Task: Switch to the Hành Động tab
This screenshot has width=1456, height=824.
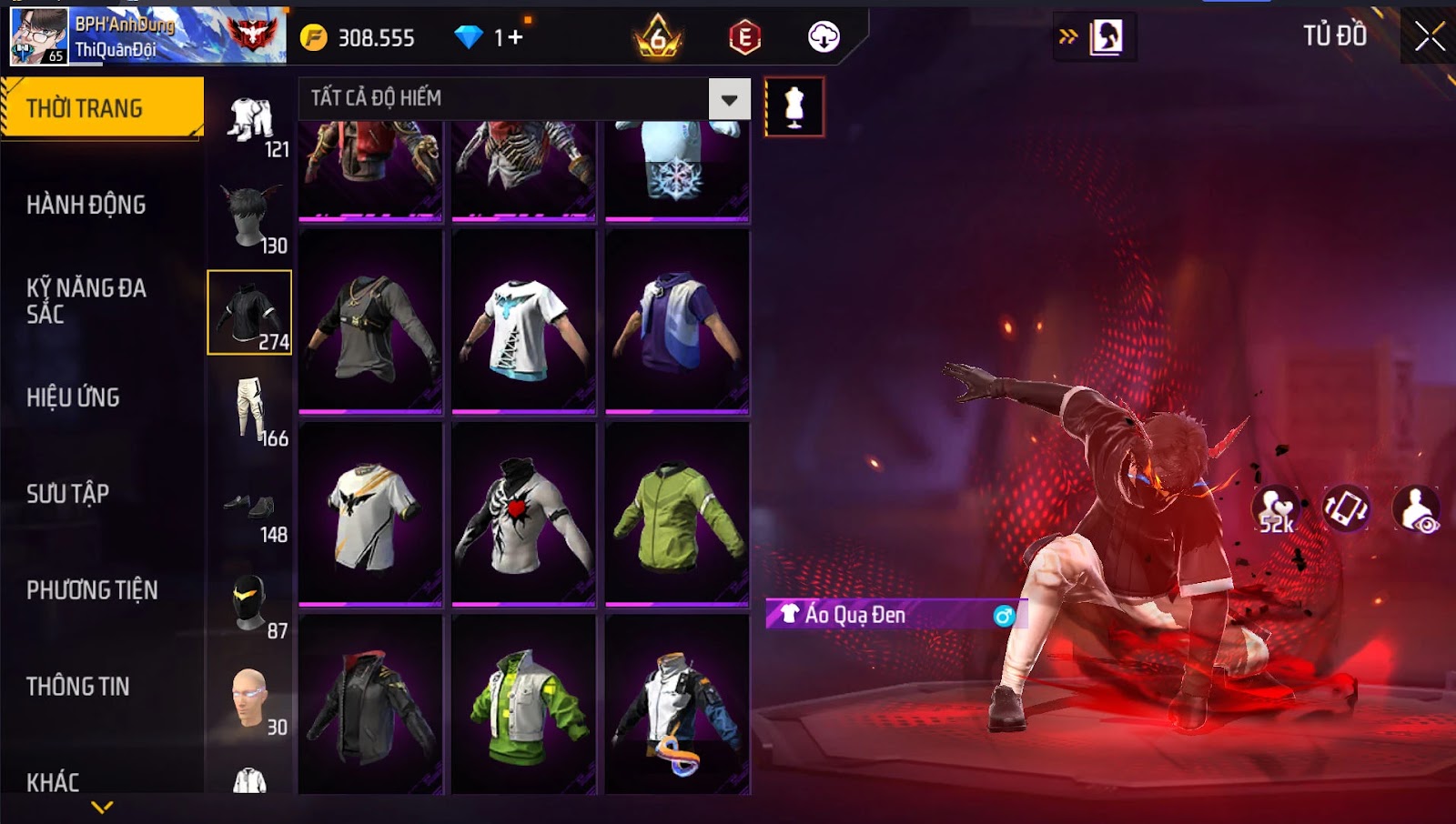Action: click(86, 205)
